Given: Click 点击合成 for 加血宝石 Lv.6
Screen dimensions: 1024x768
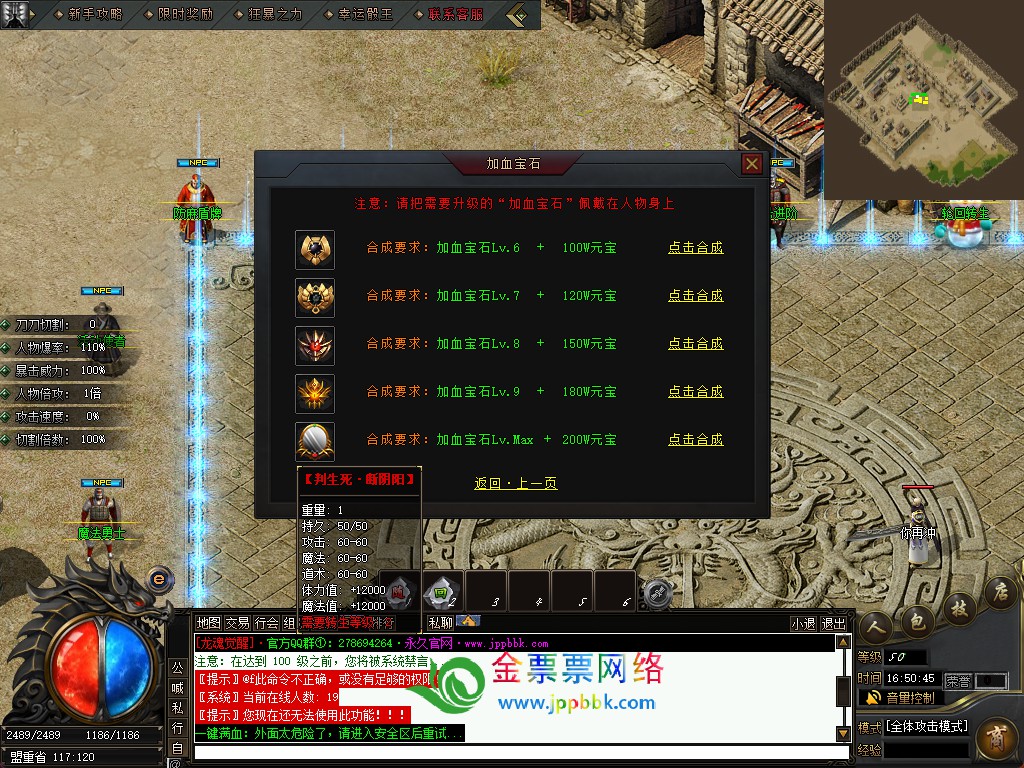Looking at the screenshot, I should [x=695, y=248].
